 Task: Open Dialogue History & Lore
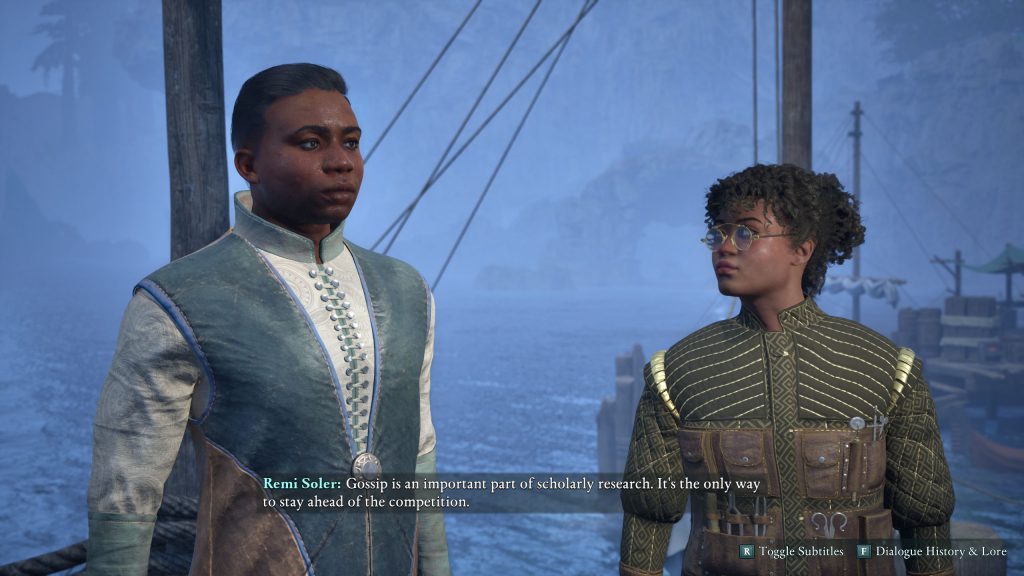coord(940,551)
